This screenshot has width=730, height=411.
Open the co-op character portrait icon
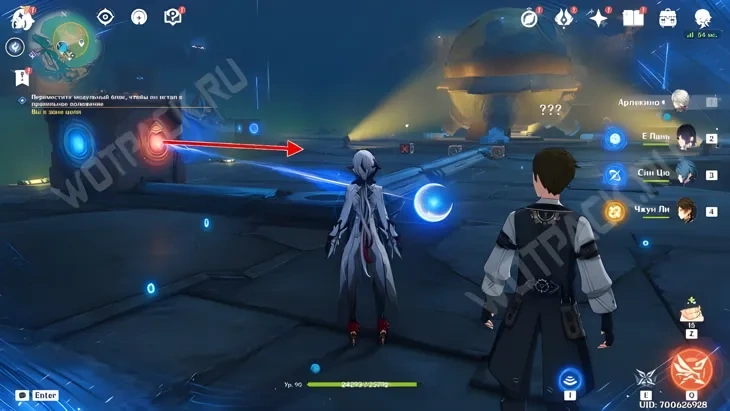(703, 16)
